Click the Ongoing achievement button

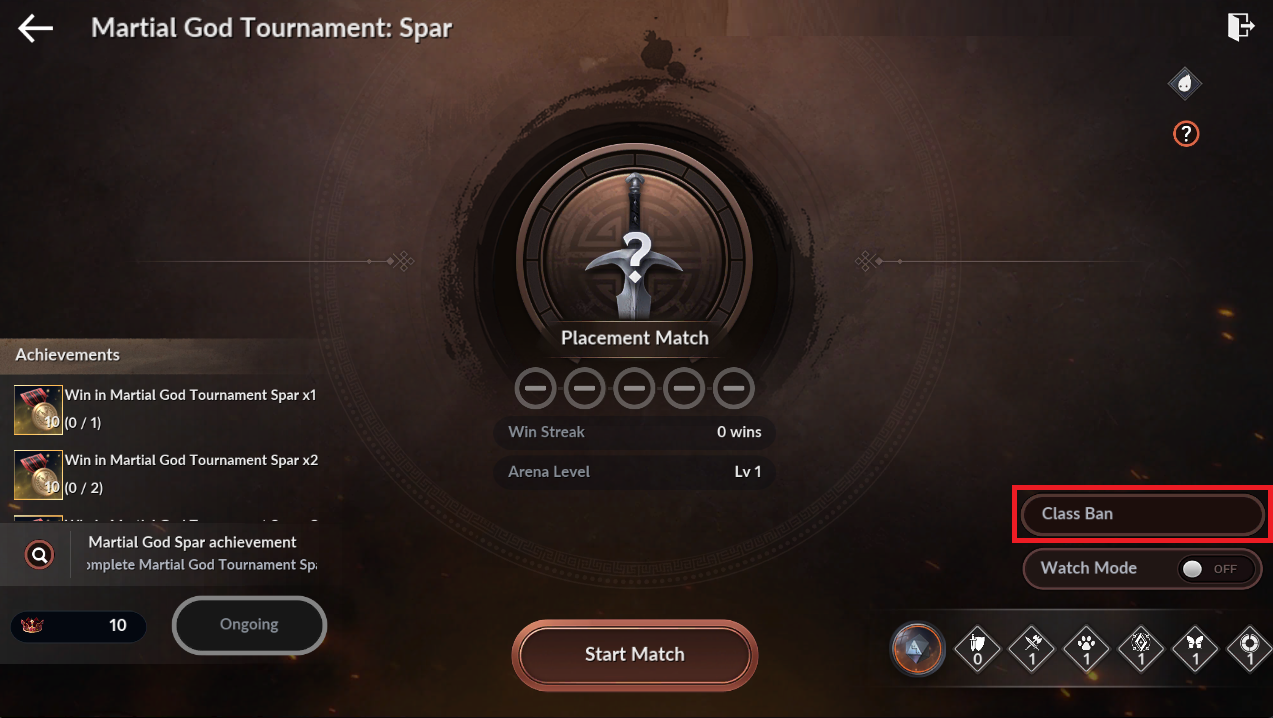(x=249, y=625)
